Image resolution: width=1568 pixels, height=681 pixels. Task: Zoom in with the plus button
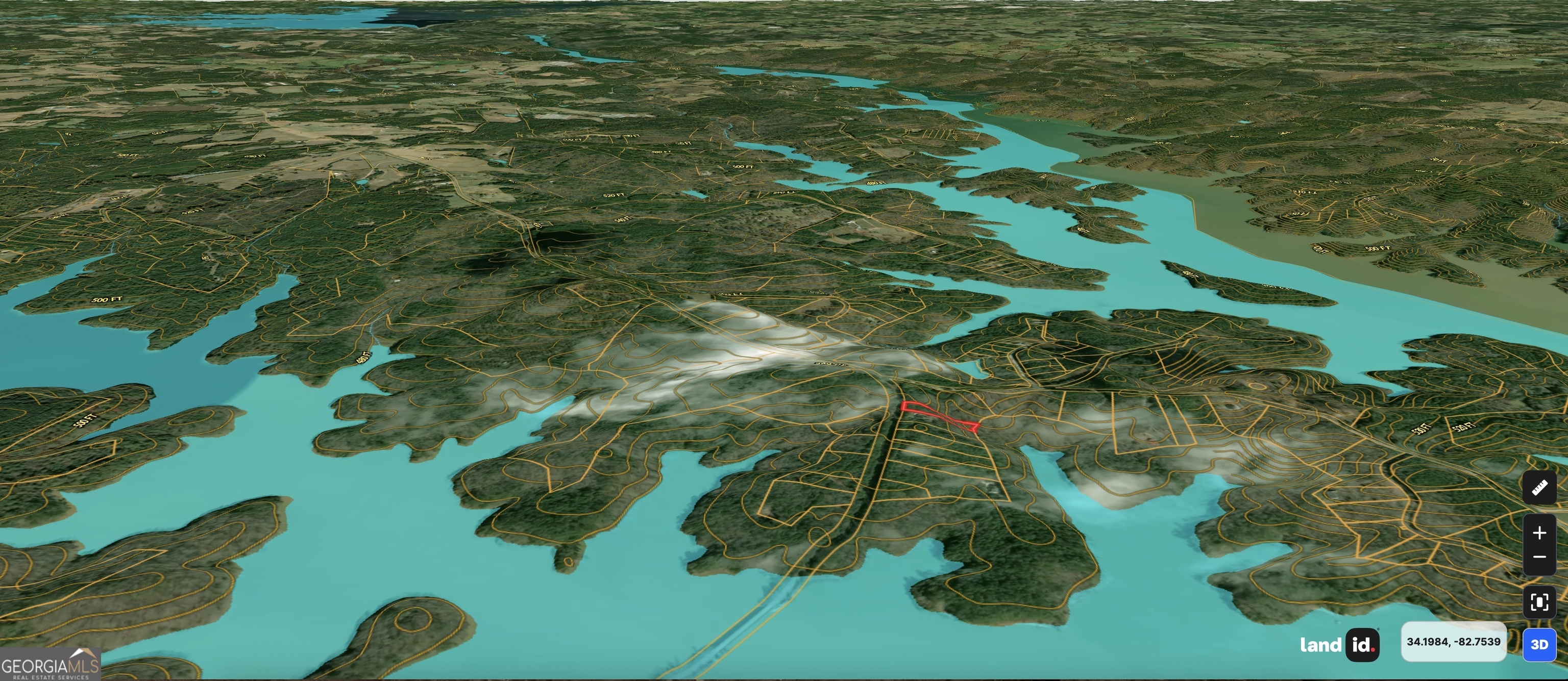[x=1539, y=533]
